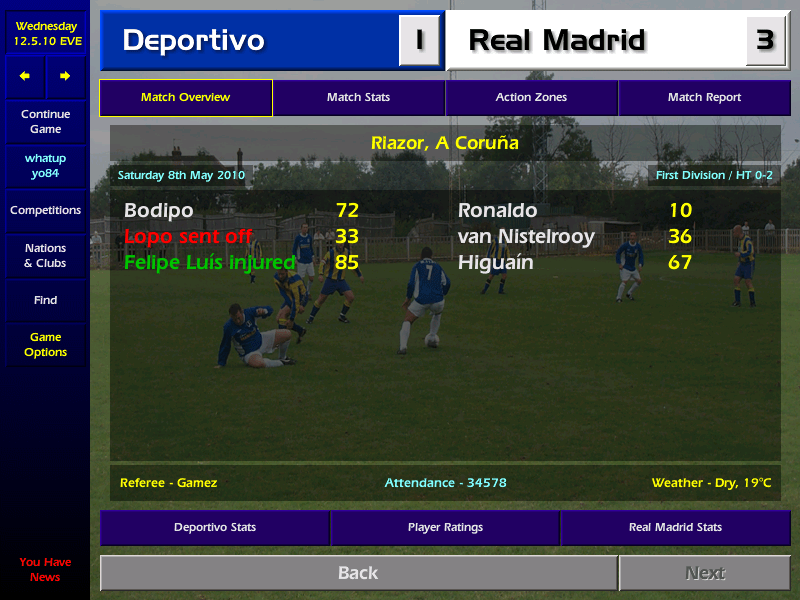800x600 pixels.
Task: Open the Match Stats tab
Action: (358, 98)
